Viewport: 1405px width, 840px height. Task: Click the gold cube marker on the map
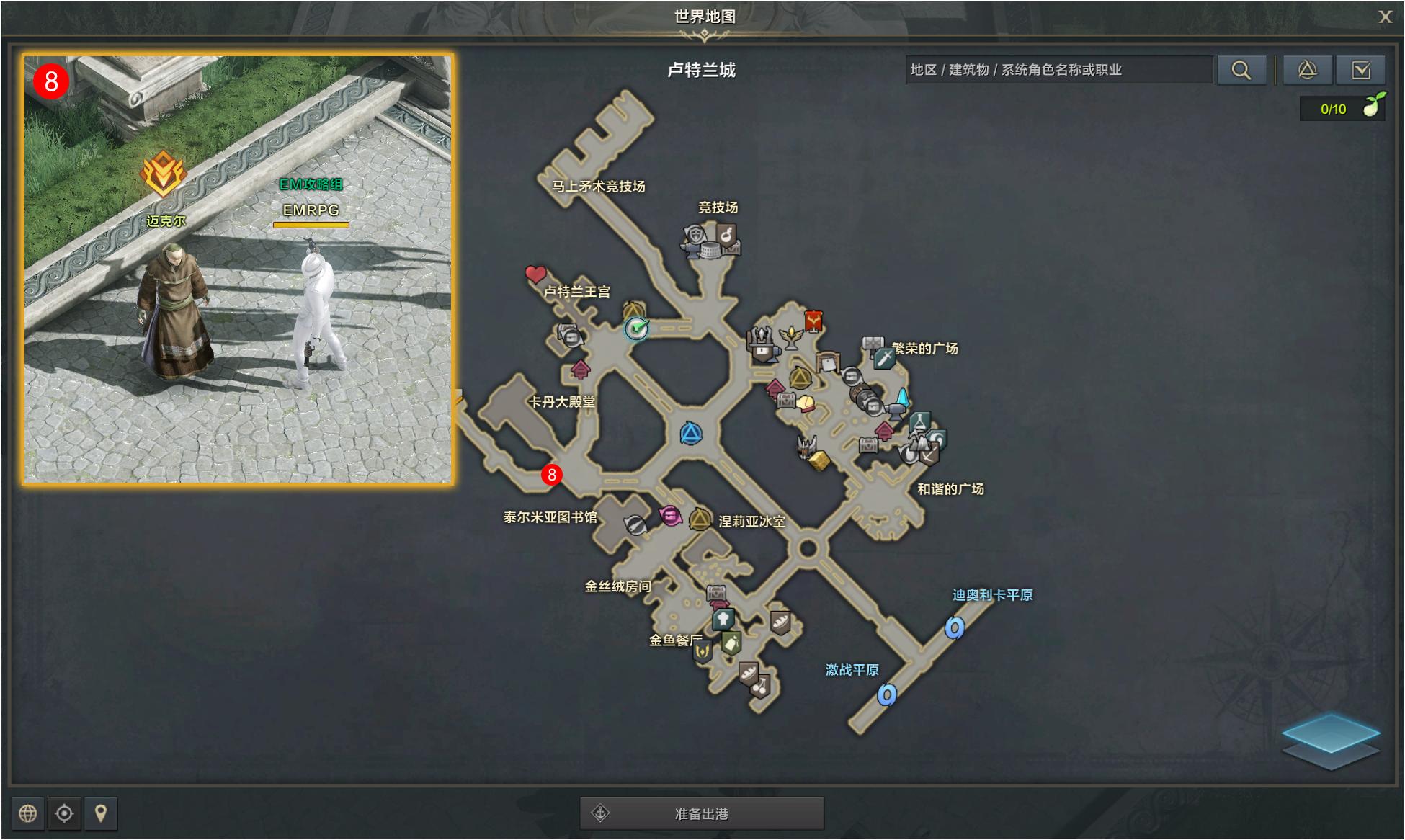pos(819,460)
